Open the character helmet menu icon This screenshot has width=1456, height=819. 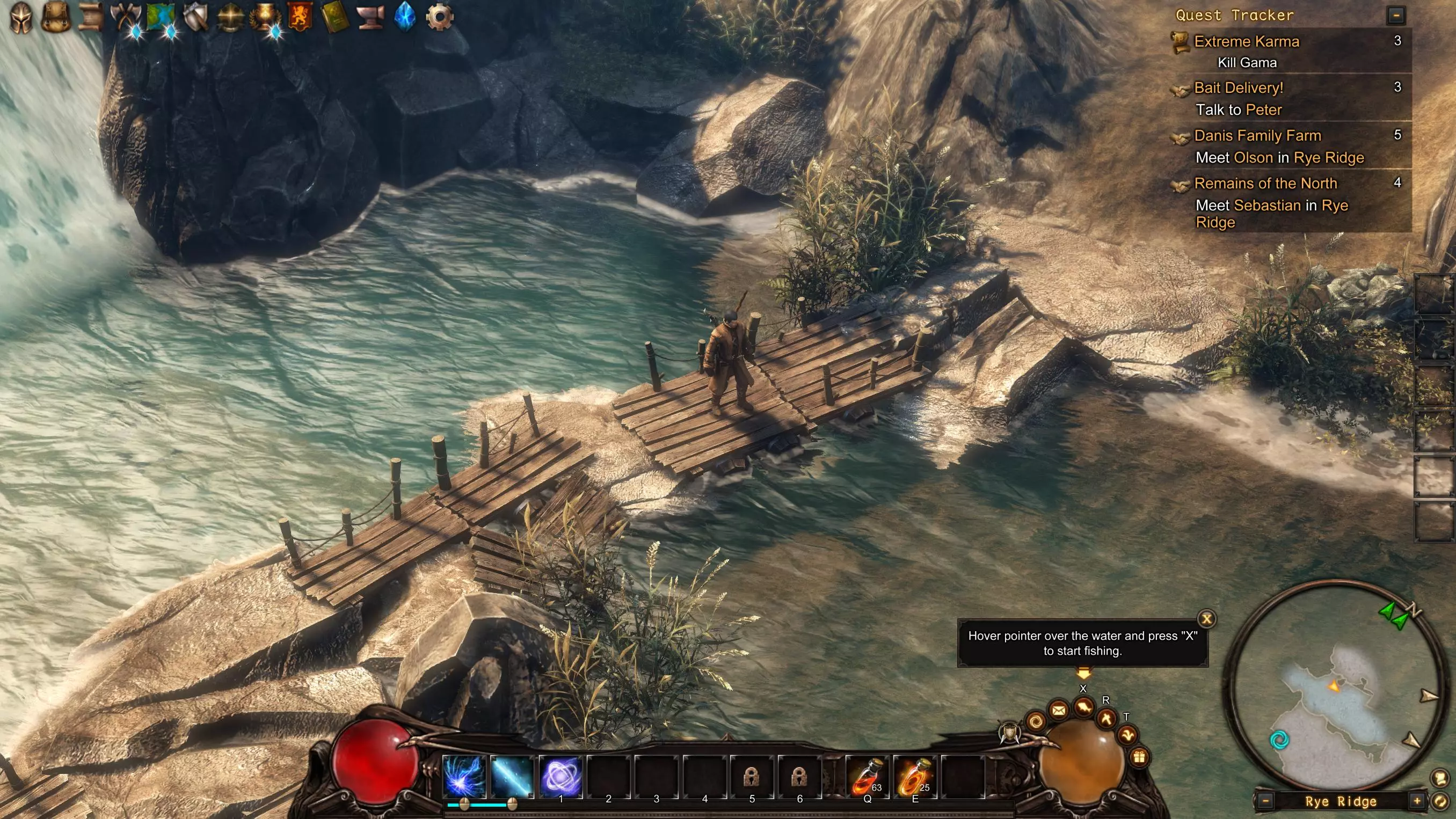tap(21, 17)
